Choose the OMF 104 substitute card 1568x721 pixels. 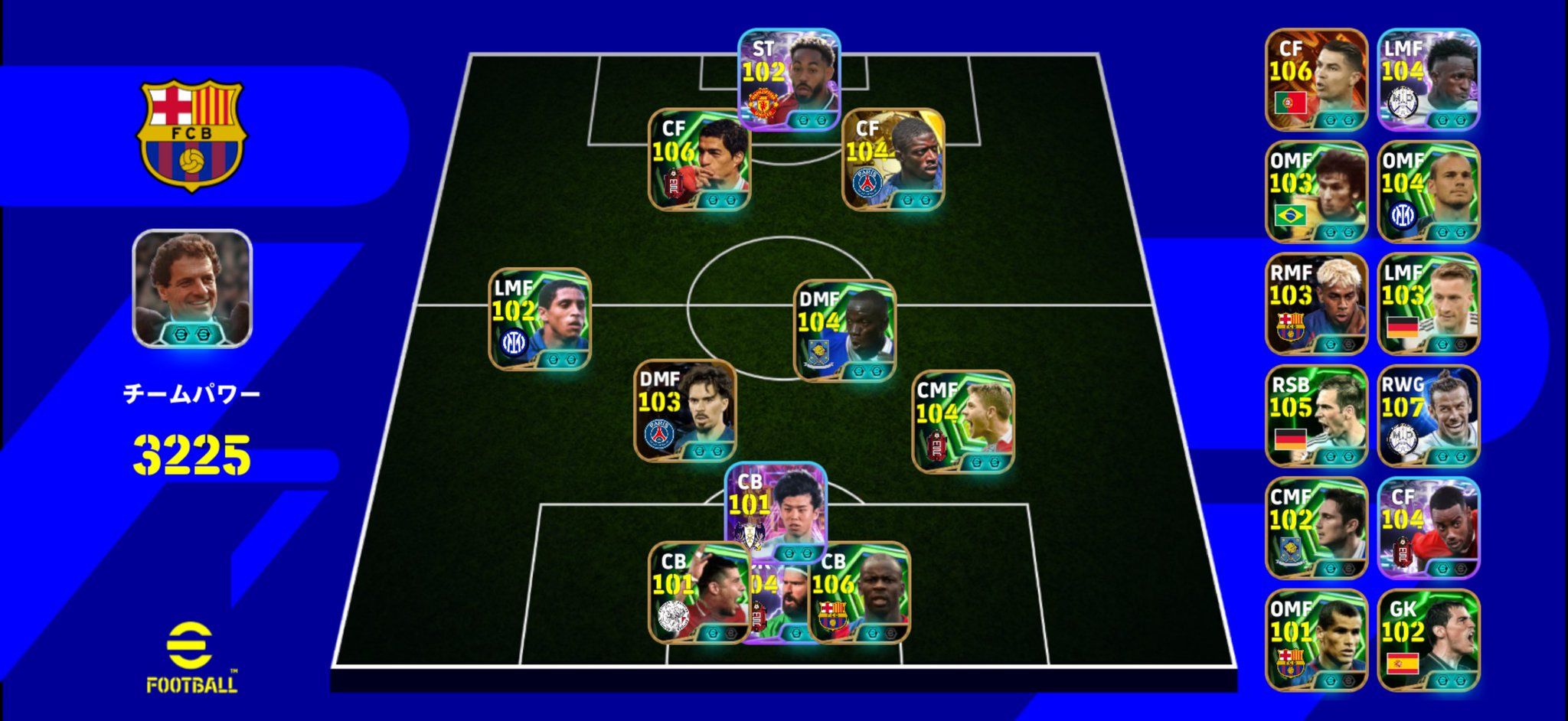coord(1429,191)
